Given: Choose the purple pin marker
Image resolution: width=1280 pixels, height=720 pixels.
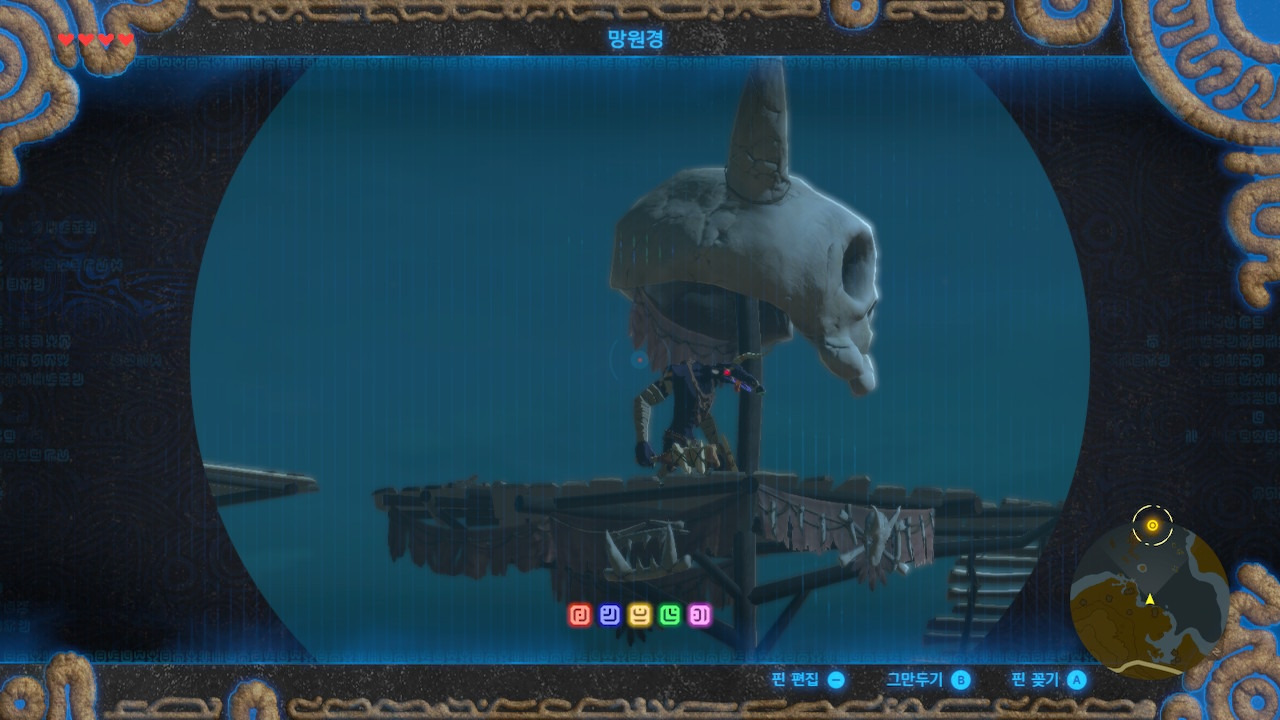Looking at the screenshot, I should tap(700, 615).
